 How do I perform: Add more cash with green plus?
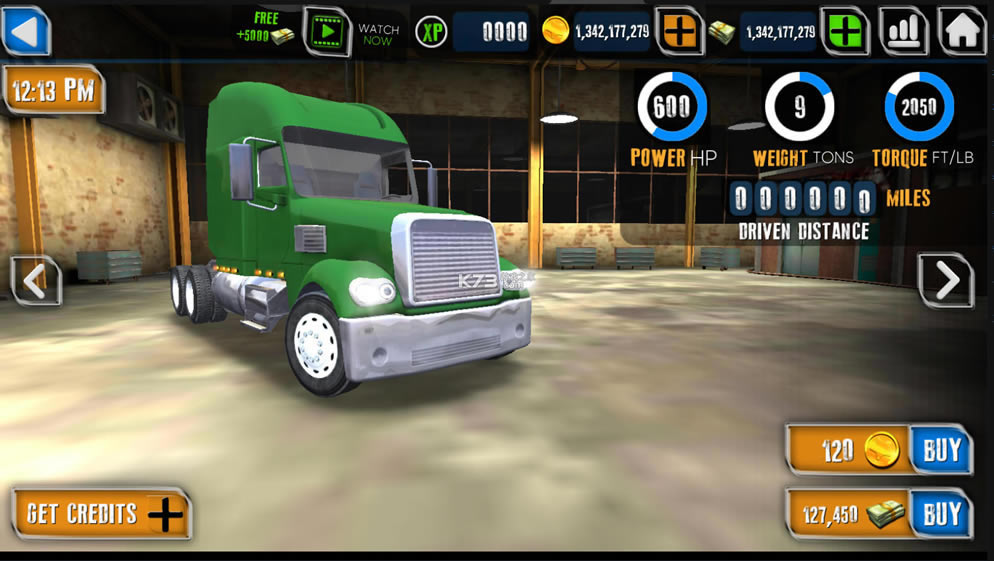845,31
